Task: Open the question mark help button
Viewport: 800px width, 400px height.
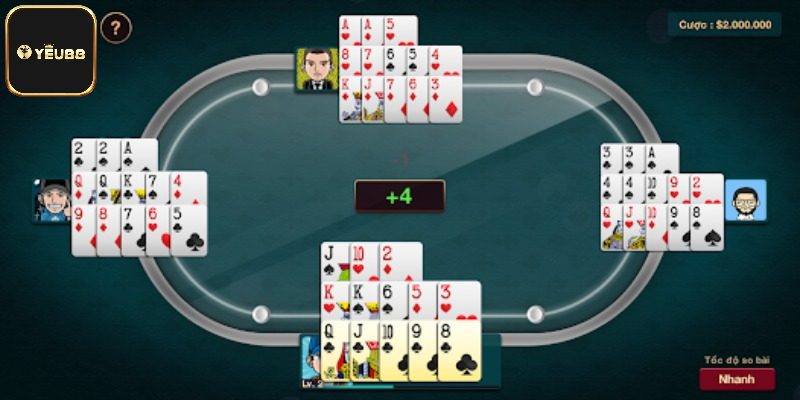Action: coord(116,28)
